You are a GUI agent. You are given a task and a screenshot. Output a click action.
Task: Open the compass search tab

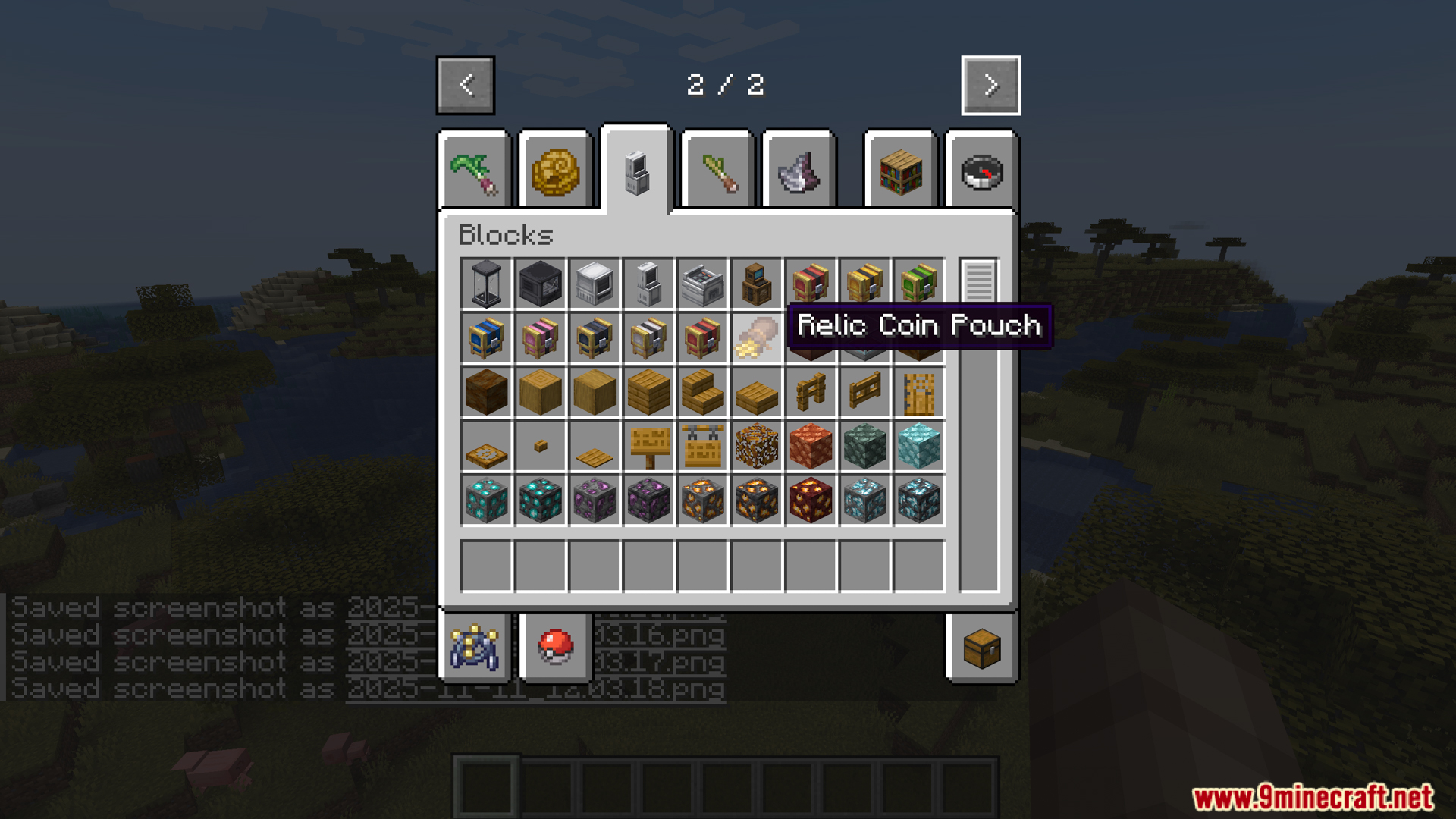tap(982, 172)
